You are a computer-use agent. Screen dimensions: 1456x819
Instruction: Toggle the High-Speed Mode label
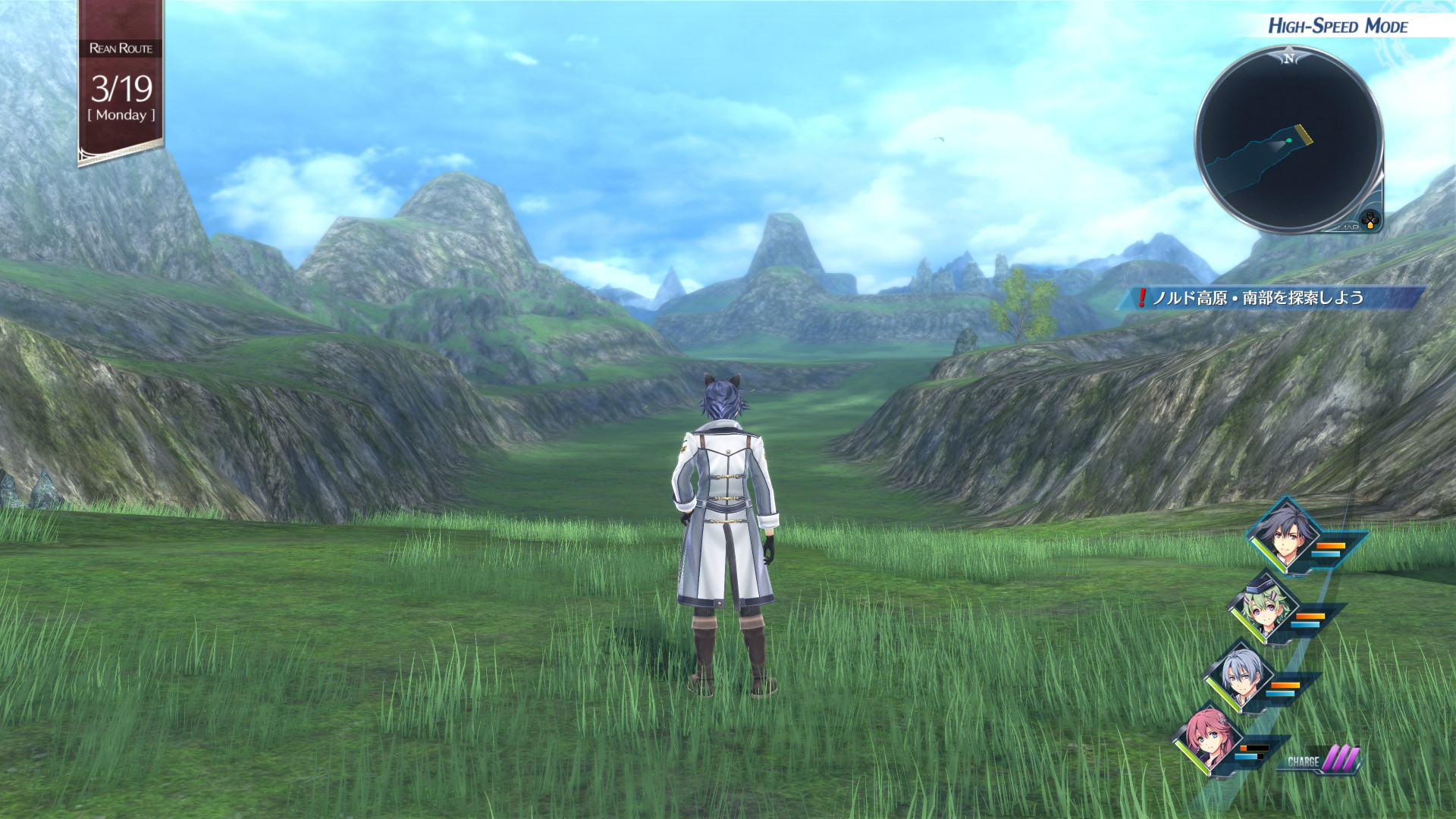(1338, 27)
